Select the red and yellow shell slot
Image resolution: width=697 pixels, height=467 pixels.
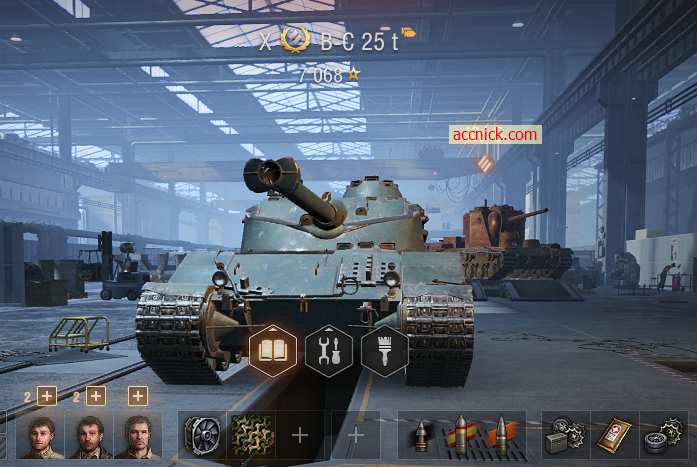[x=462, y=437]
